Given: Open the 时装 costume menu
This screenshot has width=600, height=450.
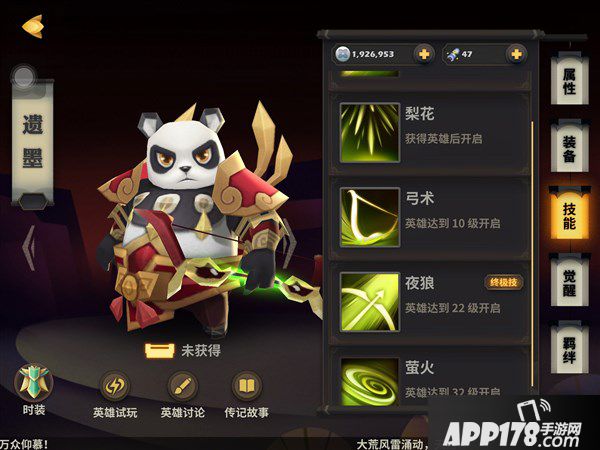Looking at the screenshot, I should (33, 389).
